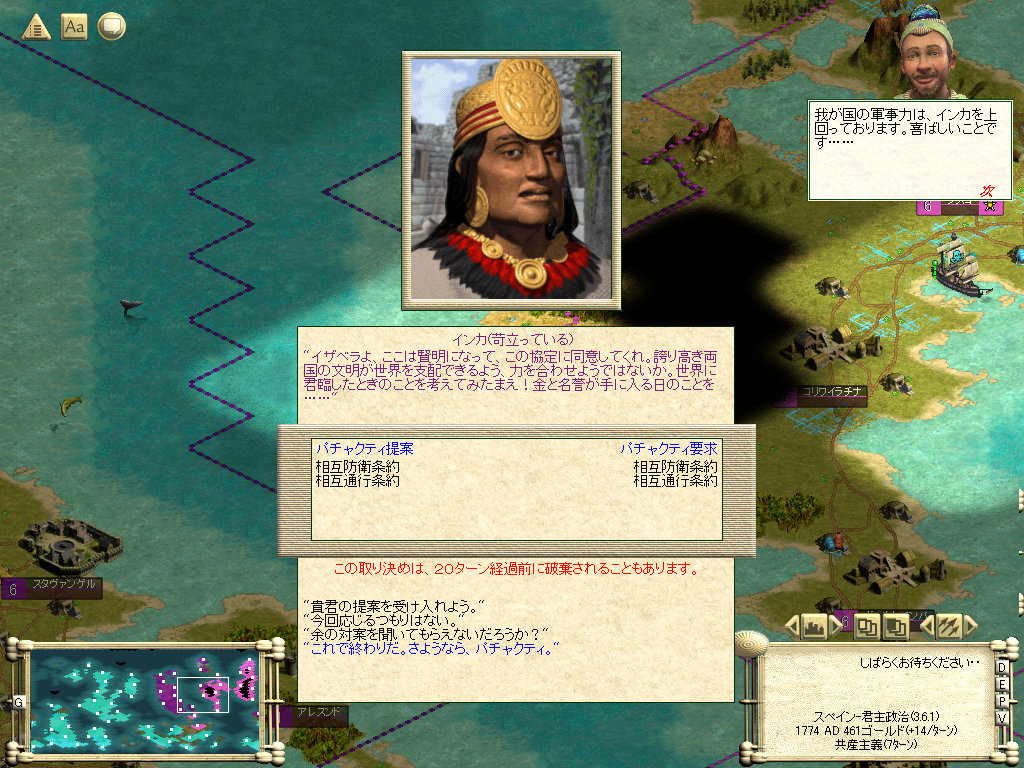Select 相互防衛条約 under パチャクティ要求
The height and width of the screenshot is (768, 1024).
tap(675, 466)
